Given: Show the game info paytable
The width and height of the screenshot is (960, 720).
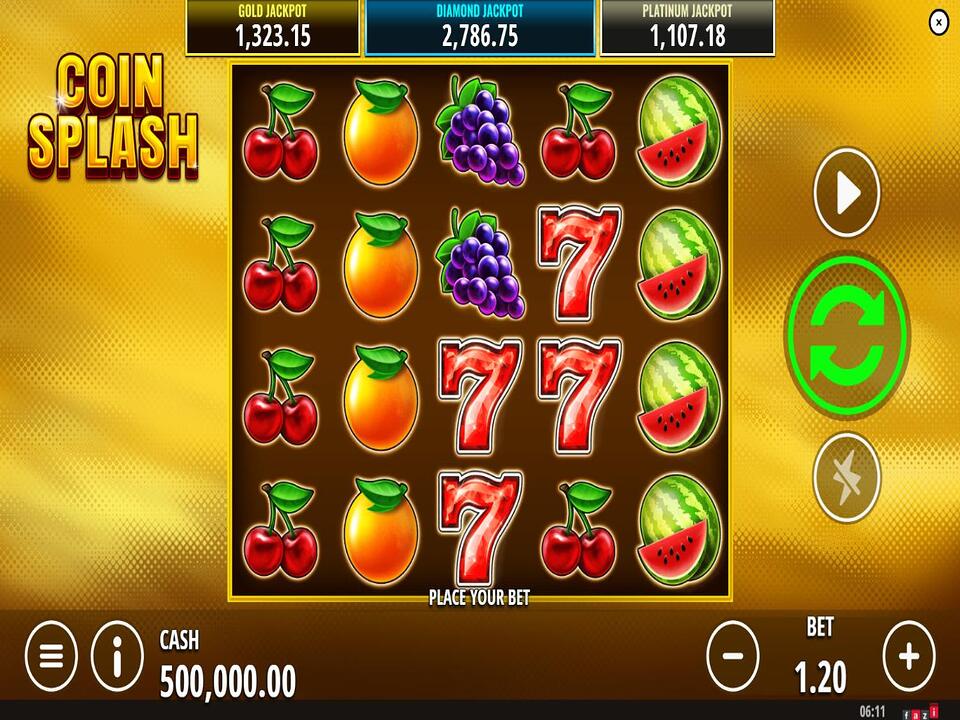Looking at the screenshot, I should (x=117, y=656).
